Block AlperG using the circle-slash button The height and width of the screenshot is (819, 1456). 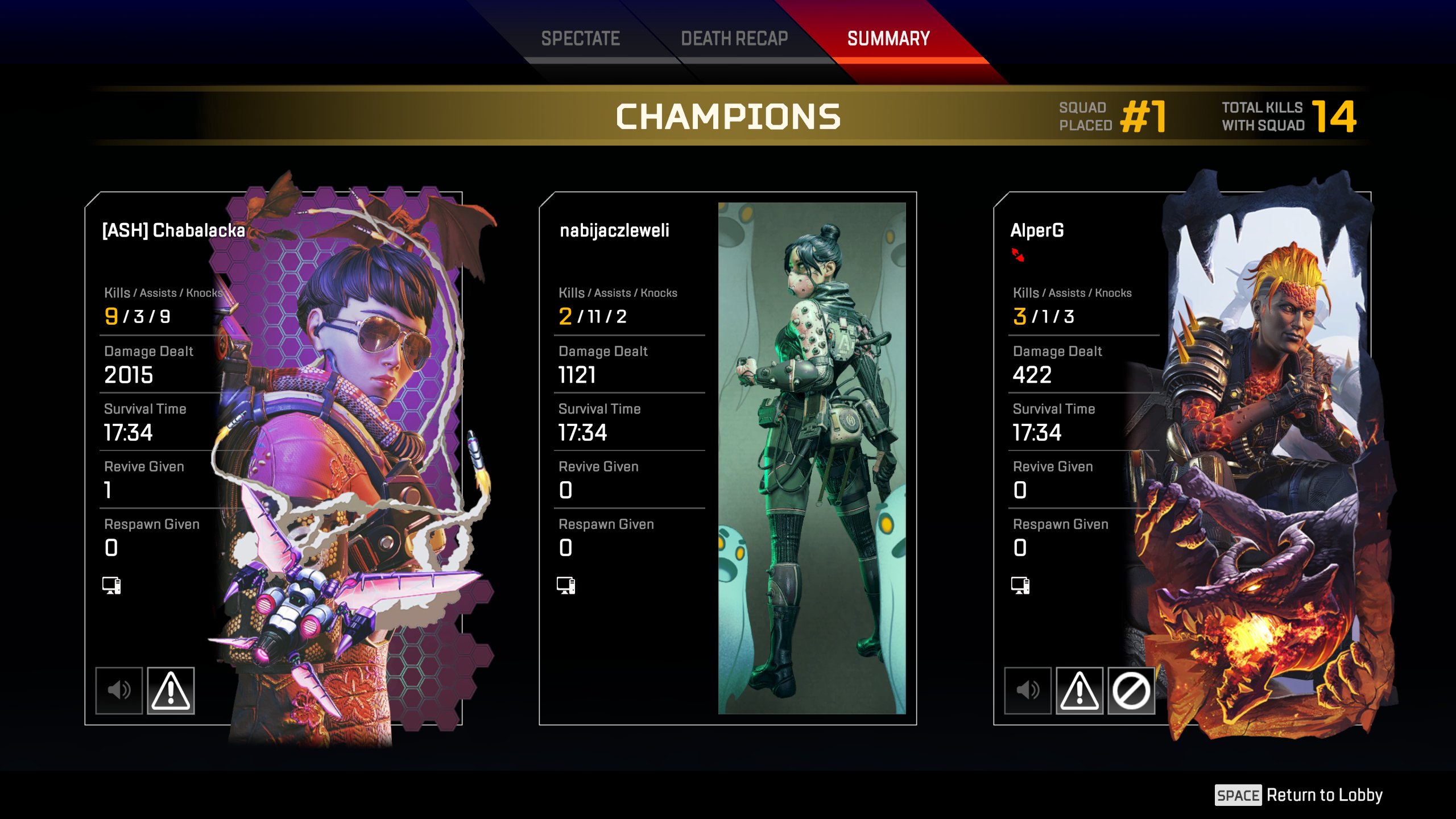click(1131, 690)
